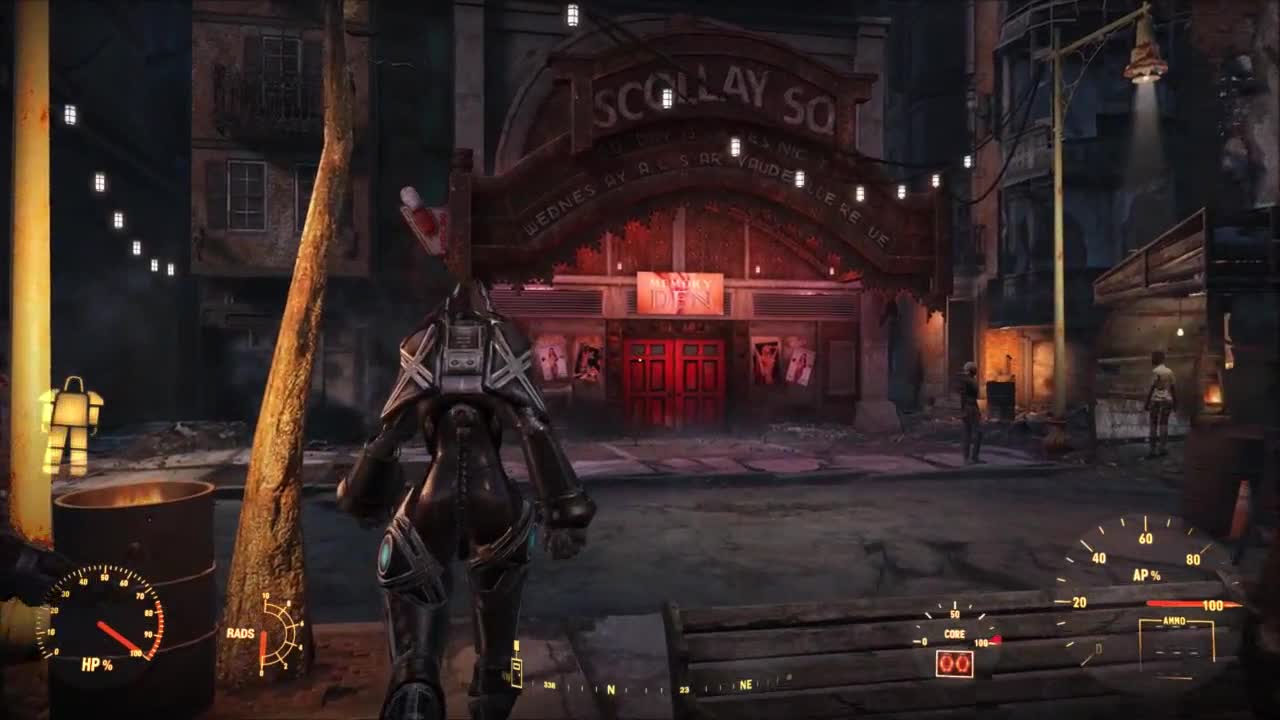Click the power armor condition icon
1280x720 pixels.
pyautogui.click(x=70, y=425)
